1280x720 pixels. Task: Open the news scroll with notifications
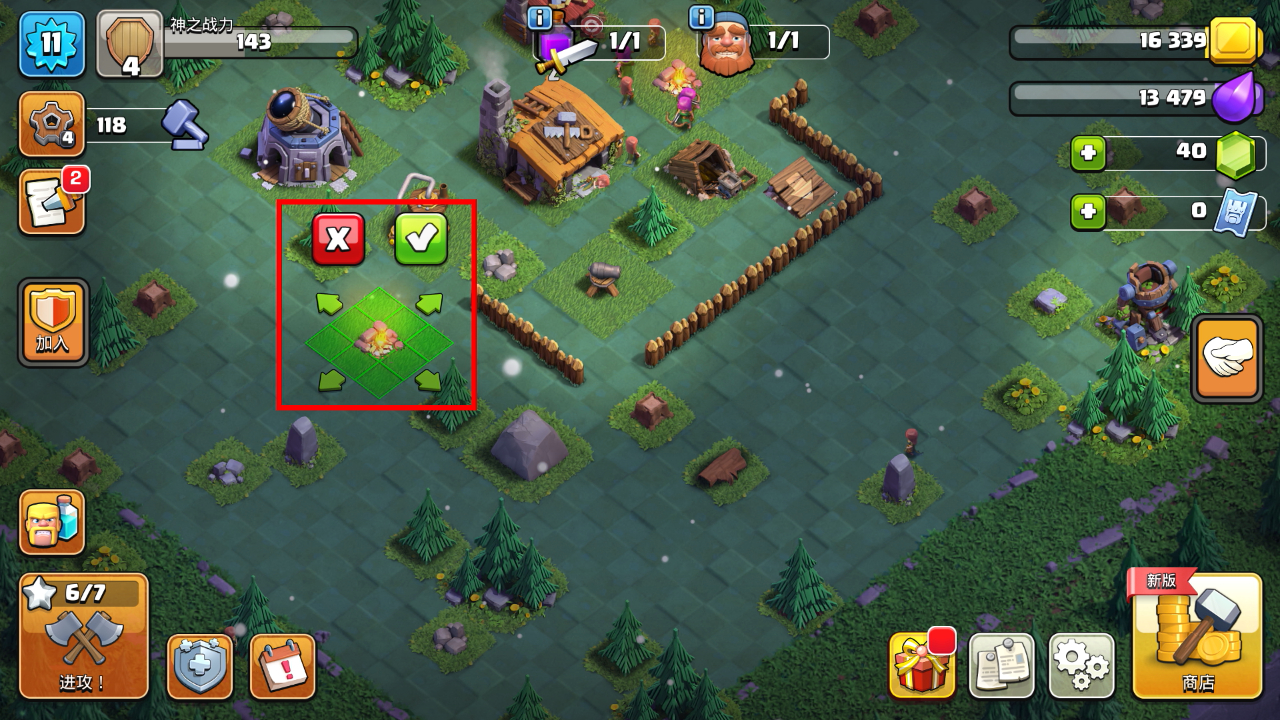pyautogui.click(x=52, y=202)
